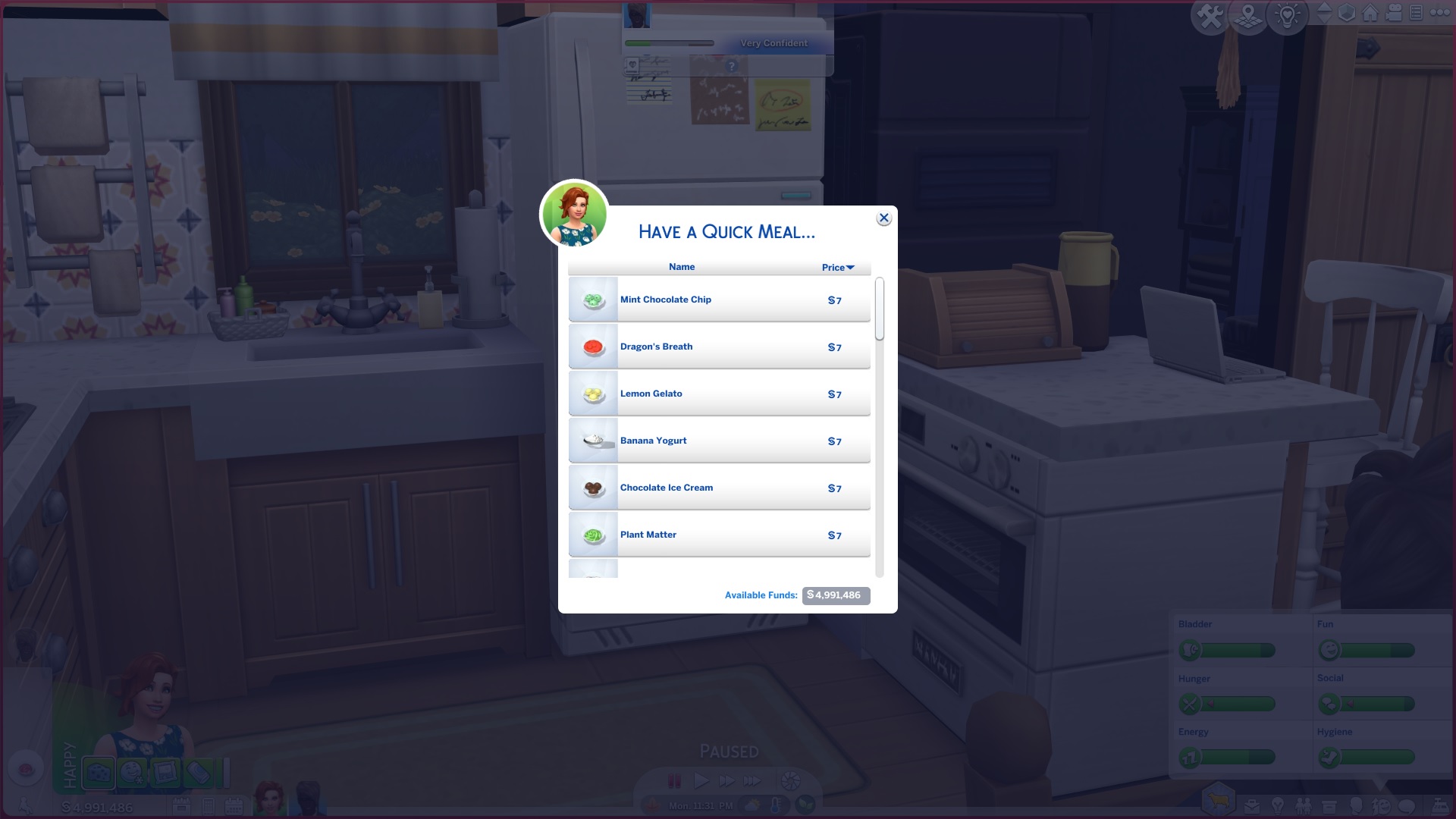The image size is (1456, 819).
Task: Open the notifications notebook icon
Action: [x=1415, y=12]
